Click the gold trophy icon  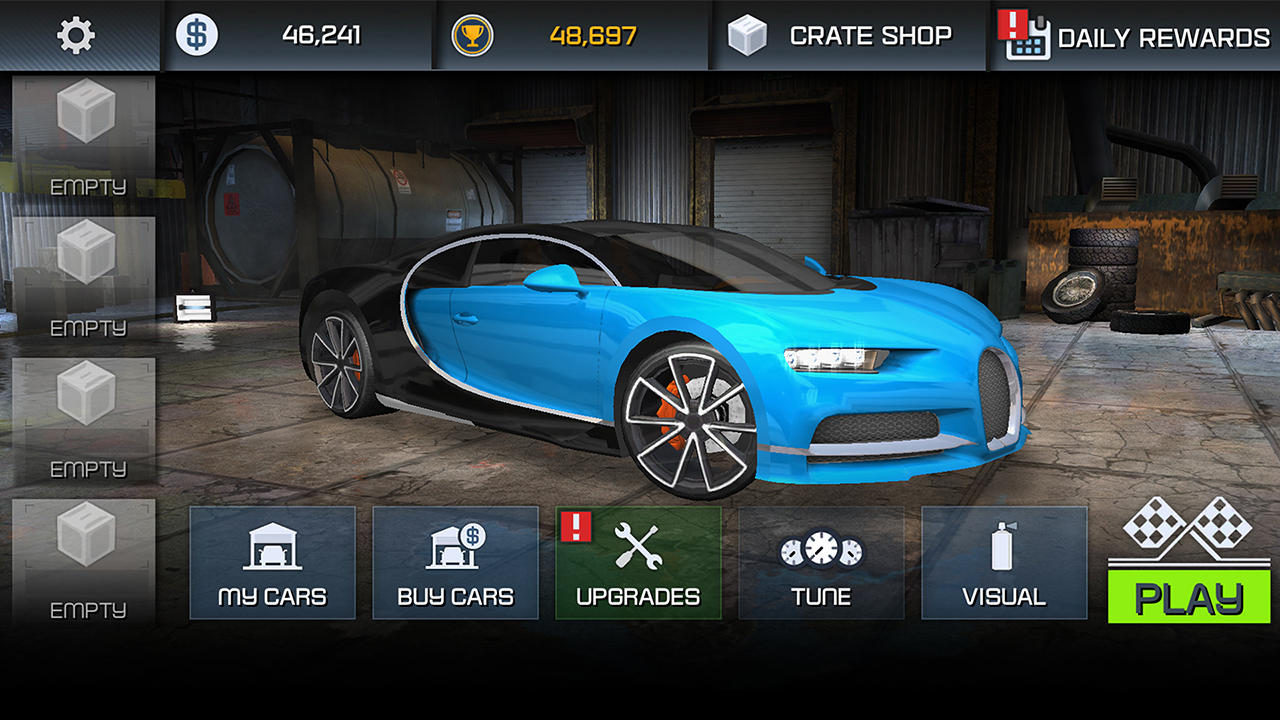point(473,34)
